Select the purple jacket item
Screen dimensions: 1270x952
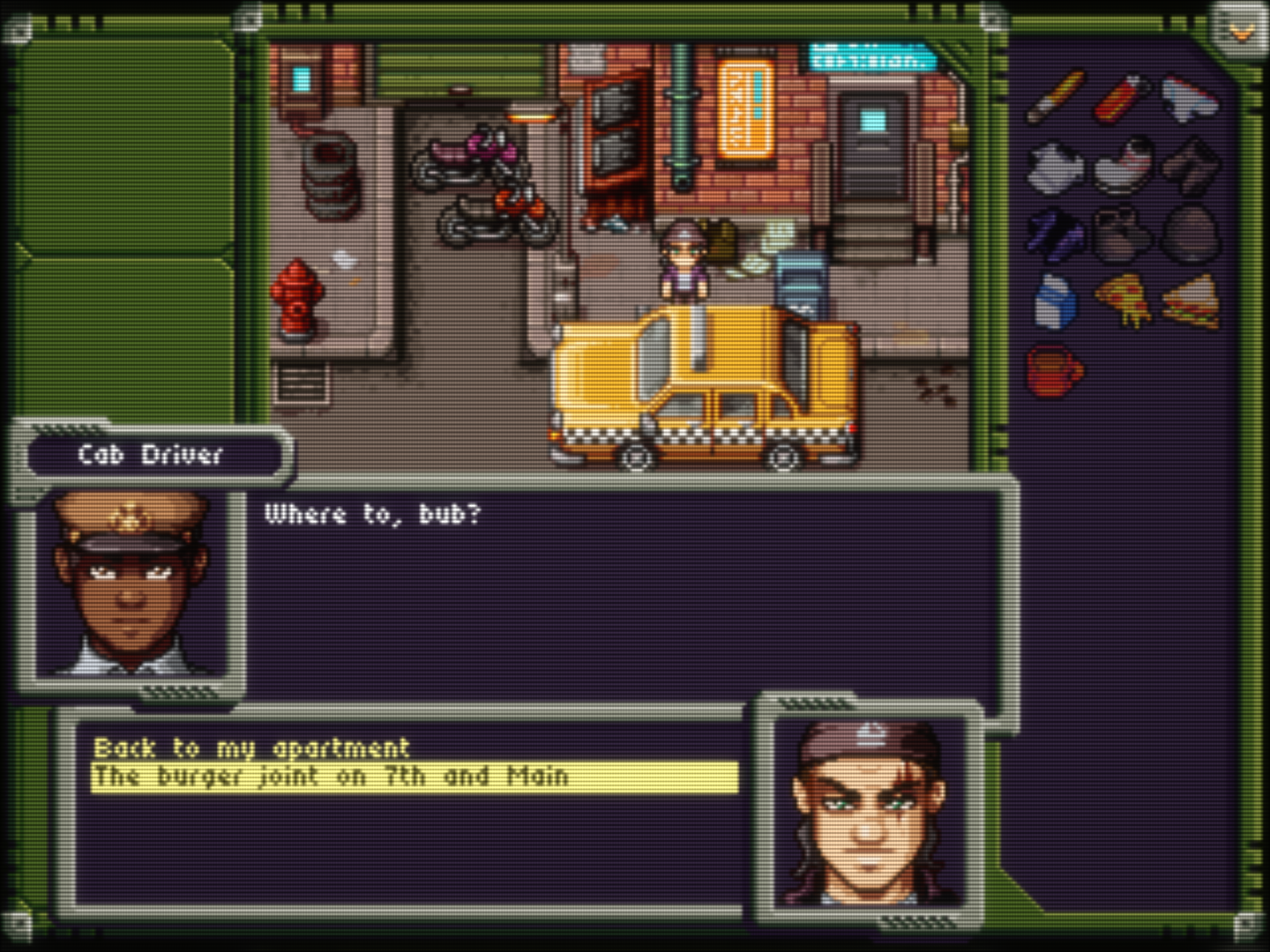[1056, 234]
